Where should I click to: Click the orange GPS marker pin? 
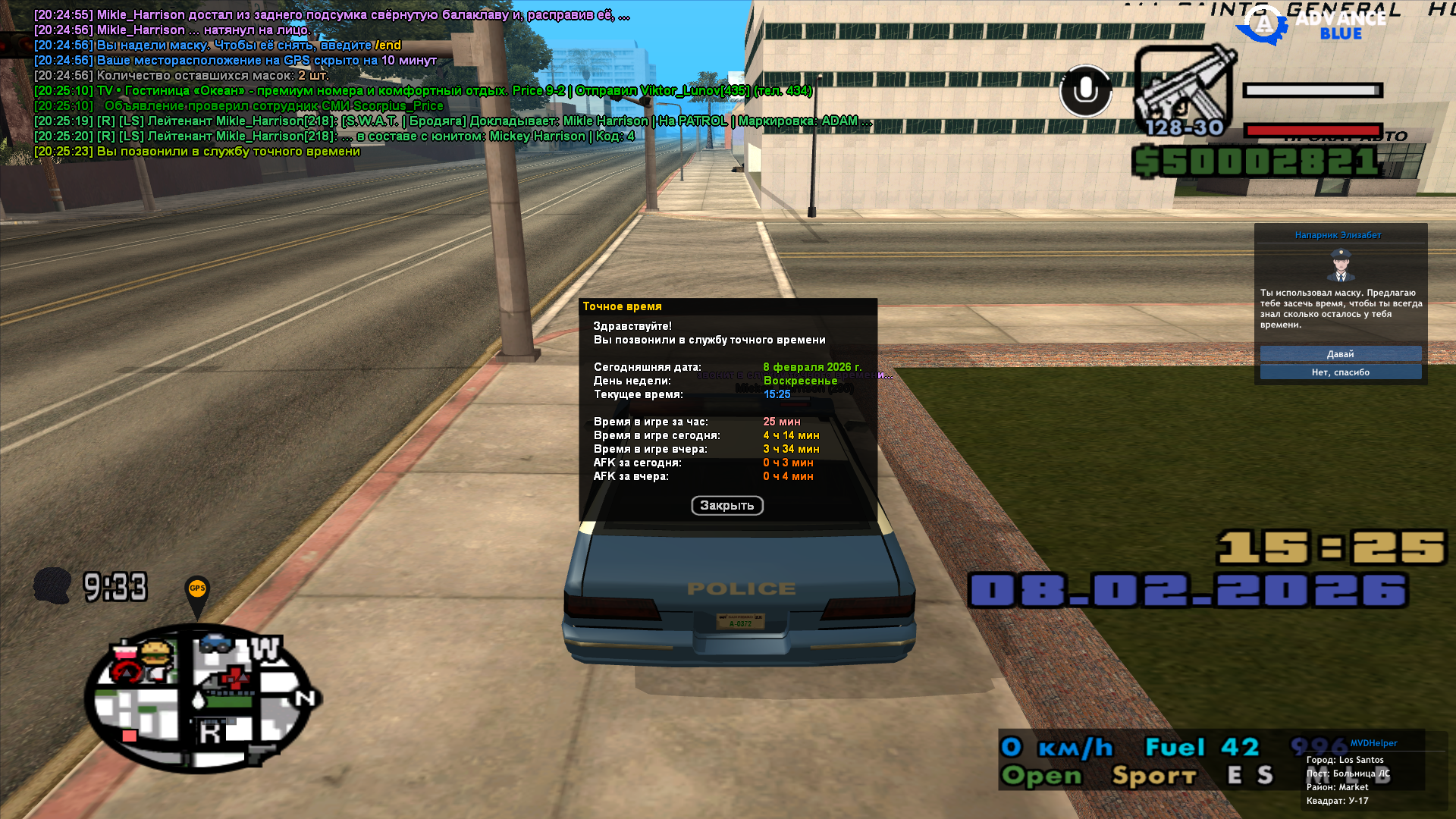pyautogui.click(x=197, y=591)
